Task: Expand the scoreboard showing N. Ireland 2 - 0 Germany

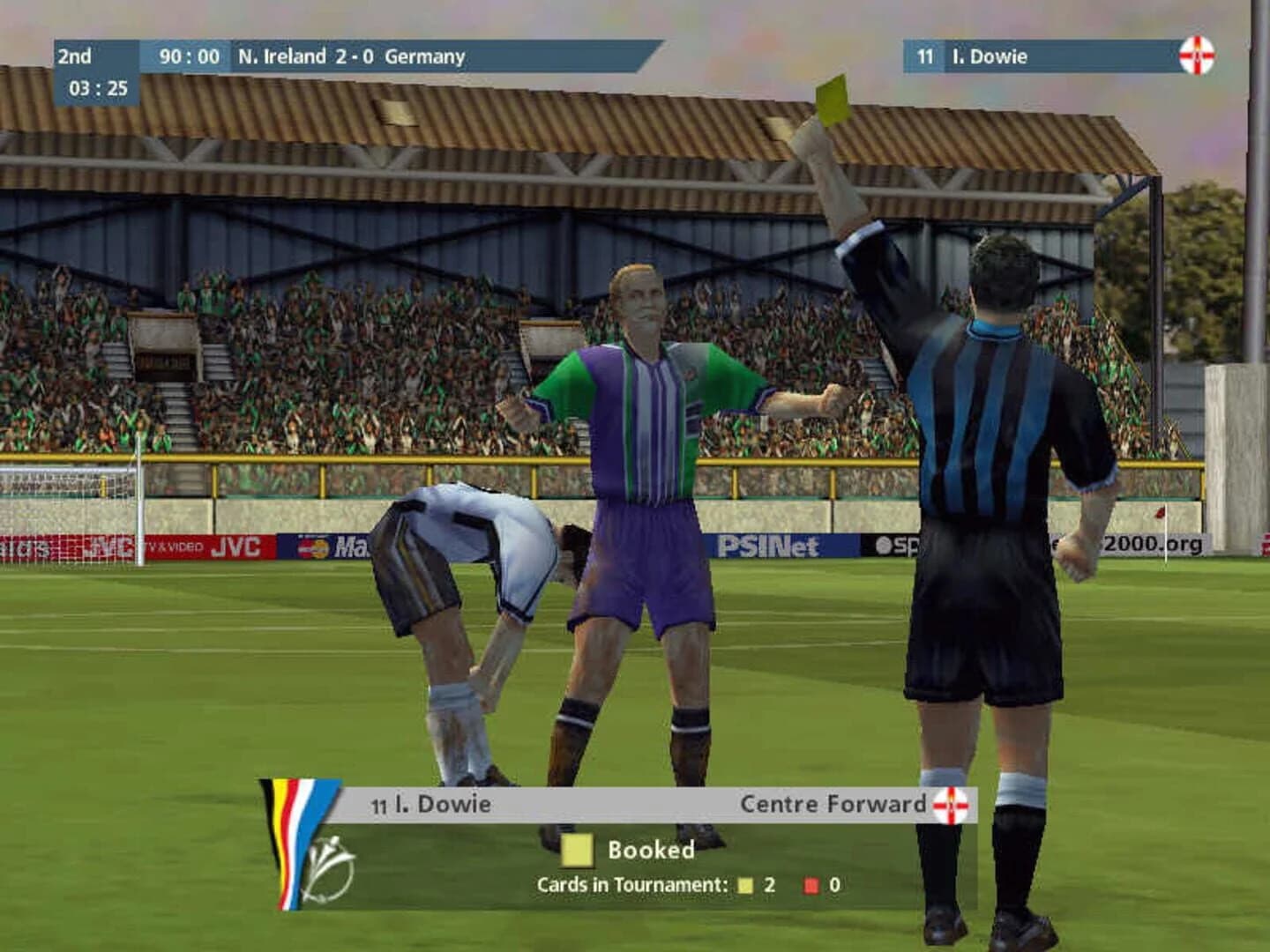Action: [x=352, y=56]
